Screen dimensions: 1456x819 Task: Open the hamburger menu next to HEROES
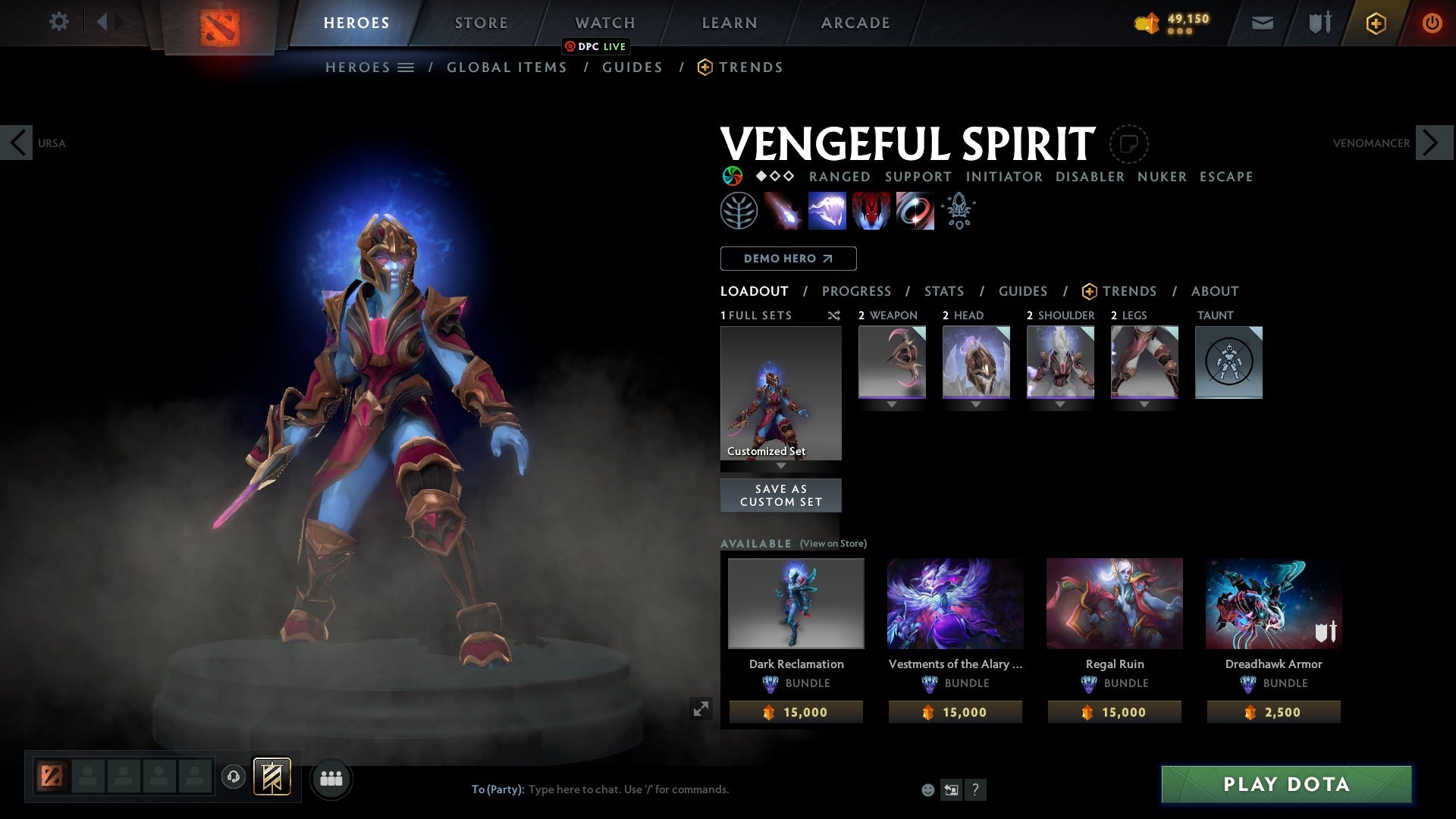[x=406, y=67]
